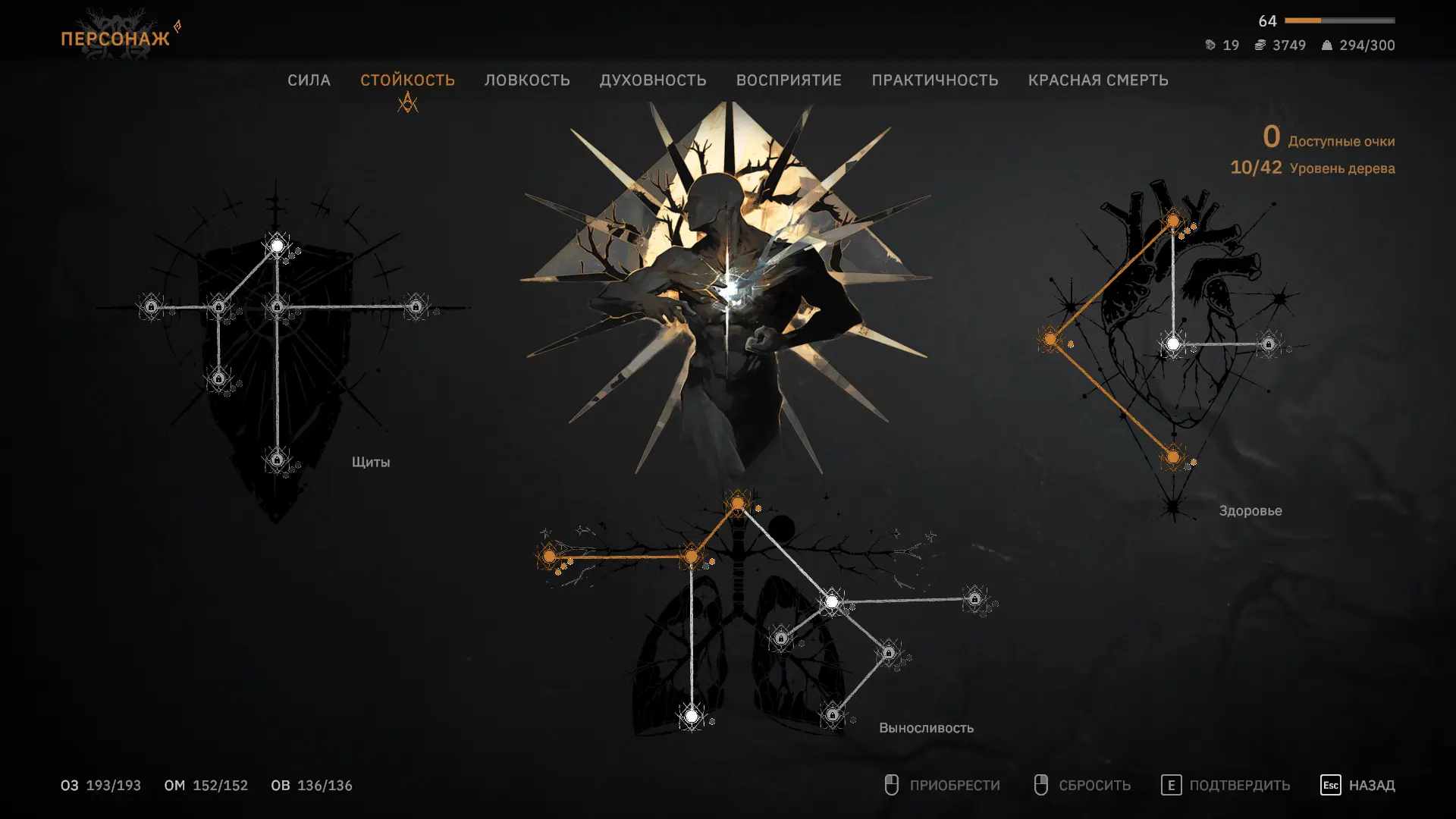Select the bottom locked node of Щиты tree
The height and width of the screenshot is (819, 1456).
[277, 460]
